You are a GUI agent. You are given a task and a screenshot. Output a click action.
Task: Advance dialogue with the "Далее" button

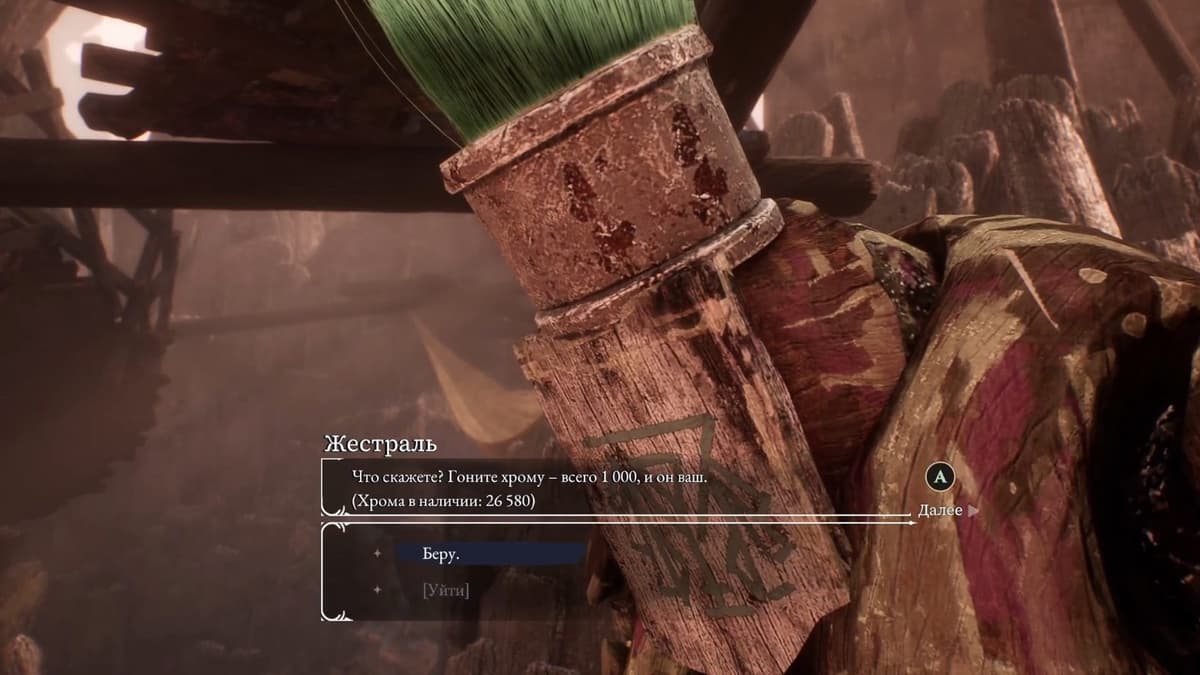941,510
